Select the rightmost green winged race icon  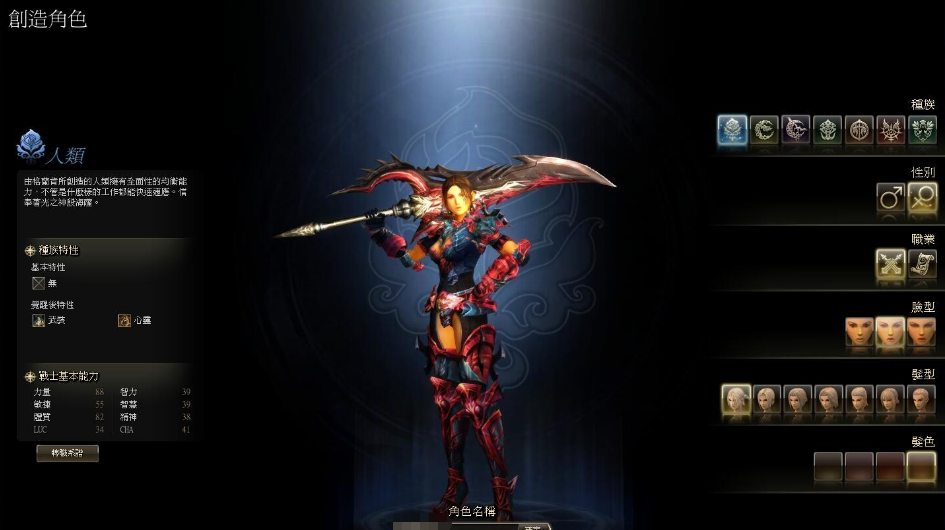pos(921,131)
